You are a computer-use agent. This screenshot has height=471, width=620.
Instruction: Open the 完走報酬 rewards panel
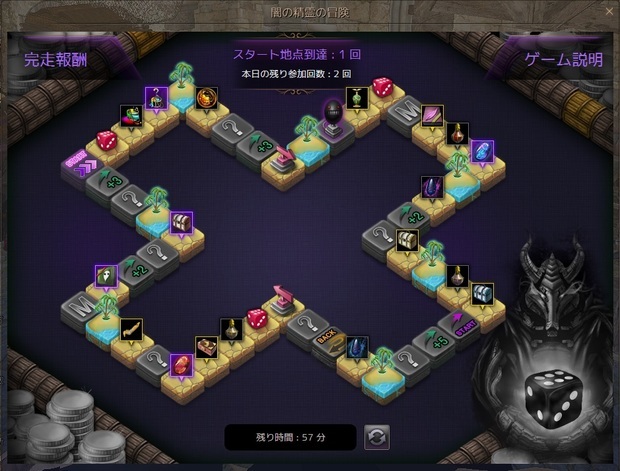click(57, 60)
